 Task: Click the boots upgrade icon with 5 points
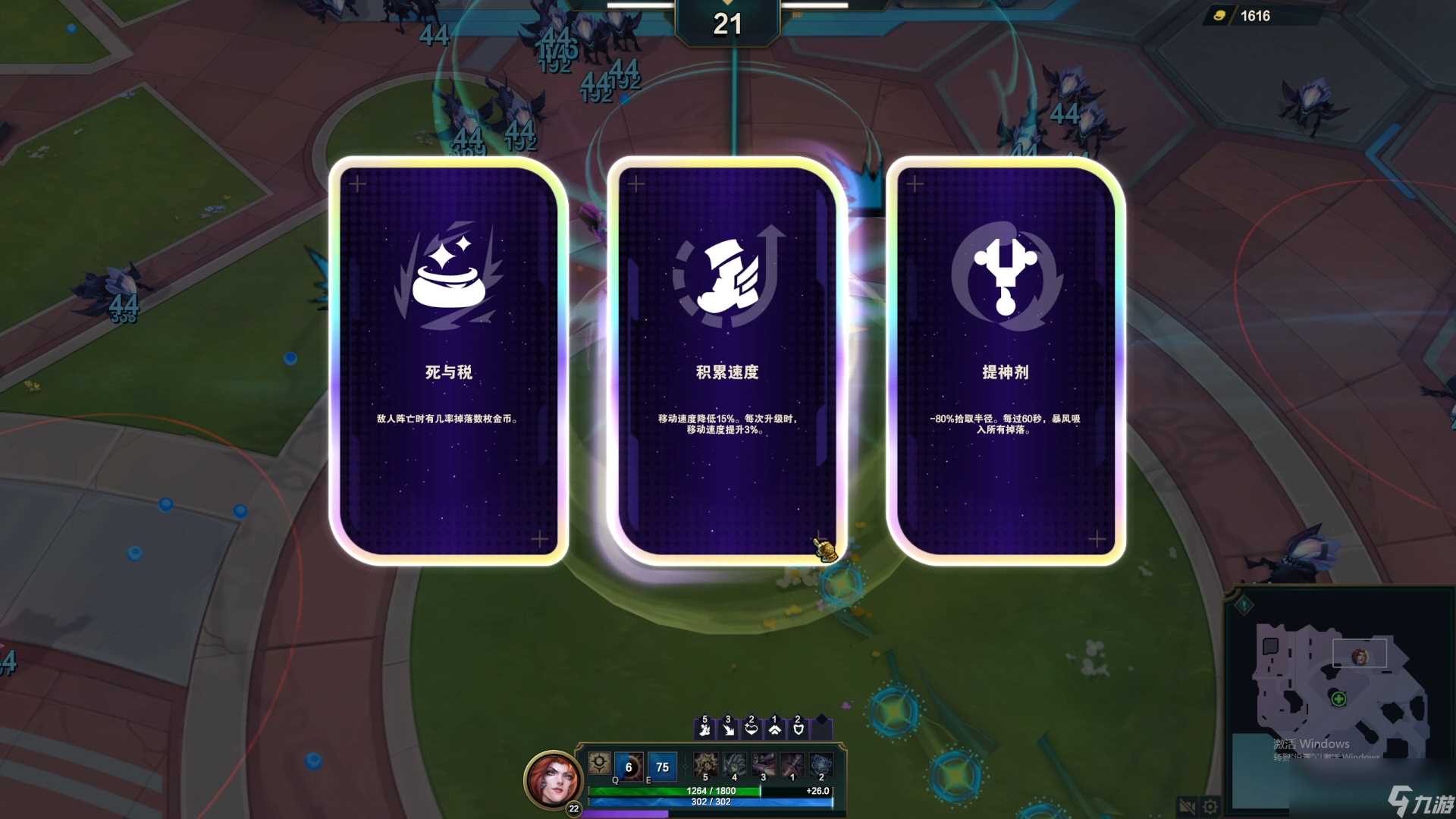point(705,730)
